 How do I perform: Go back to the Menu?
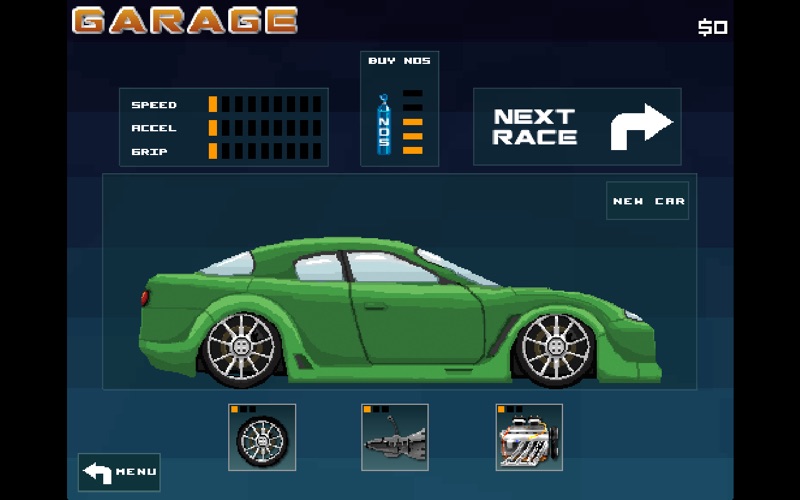[x=119, y=472]
